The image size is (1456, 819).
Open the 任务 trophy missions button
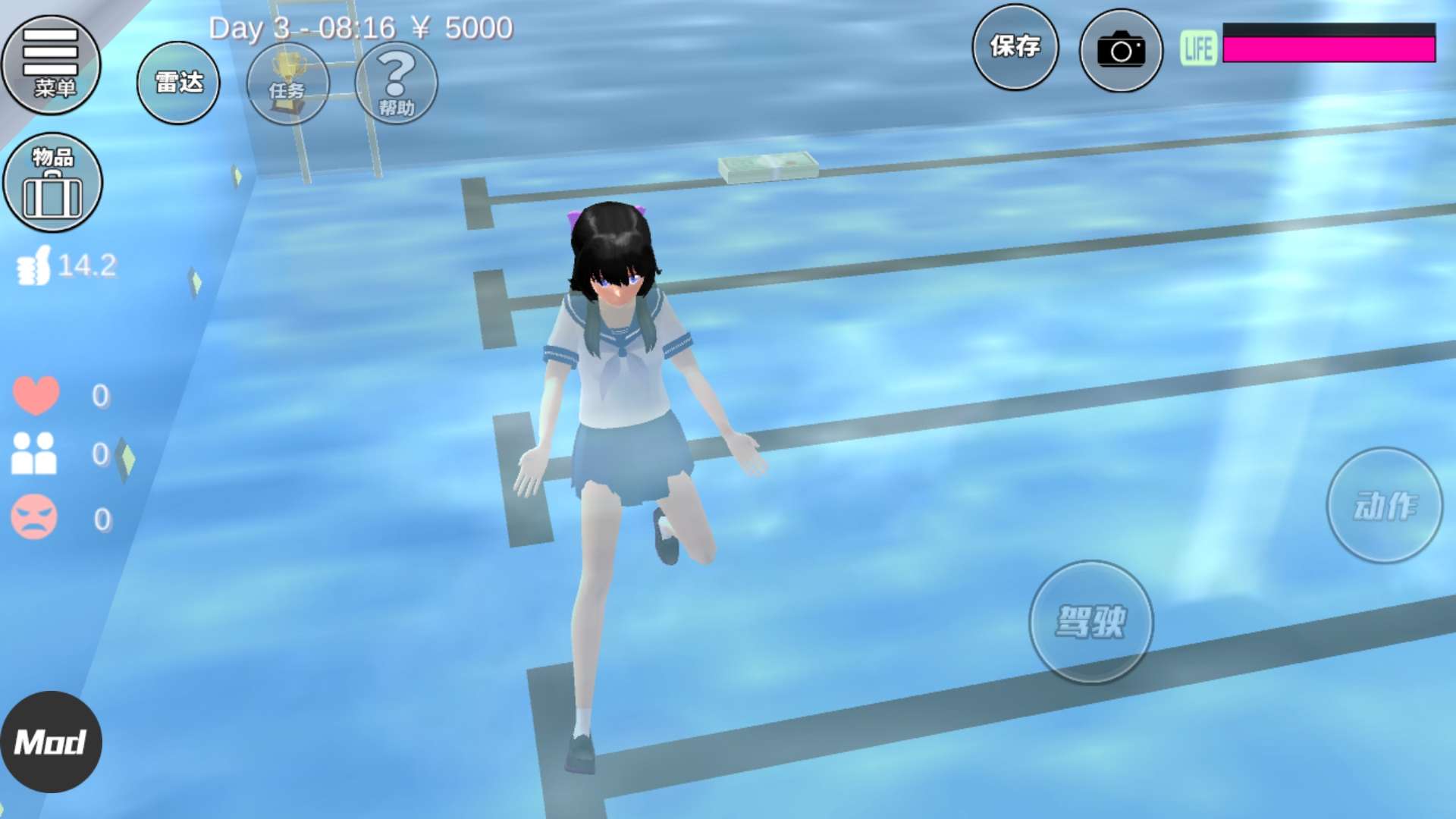[287, 83]
